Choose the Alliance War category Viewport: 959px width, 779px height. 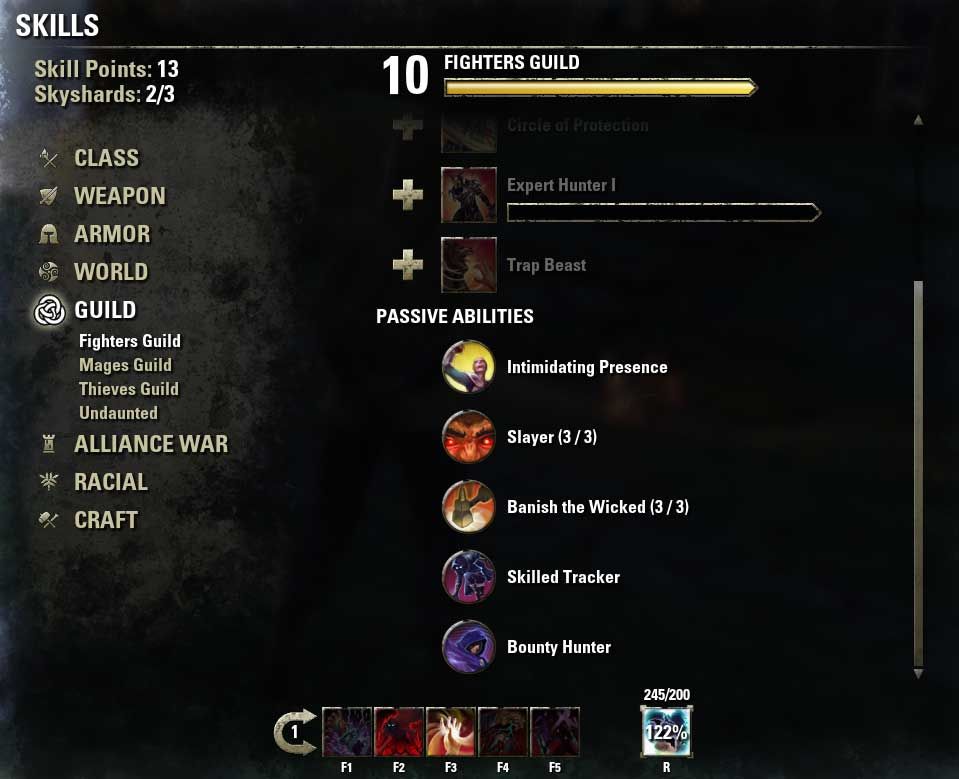(150, 444)
